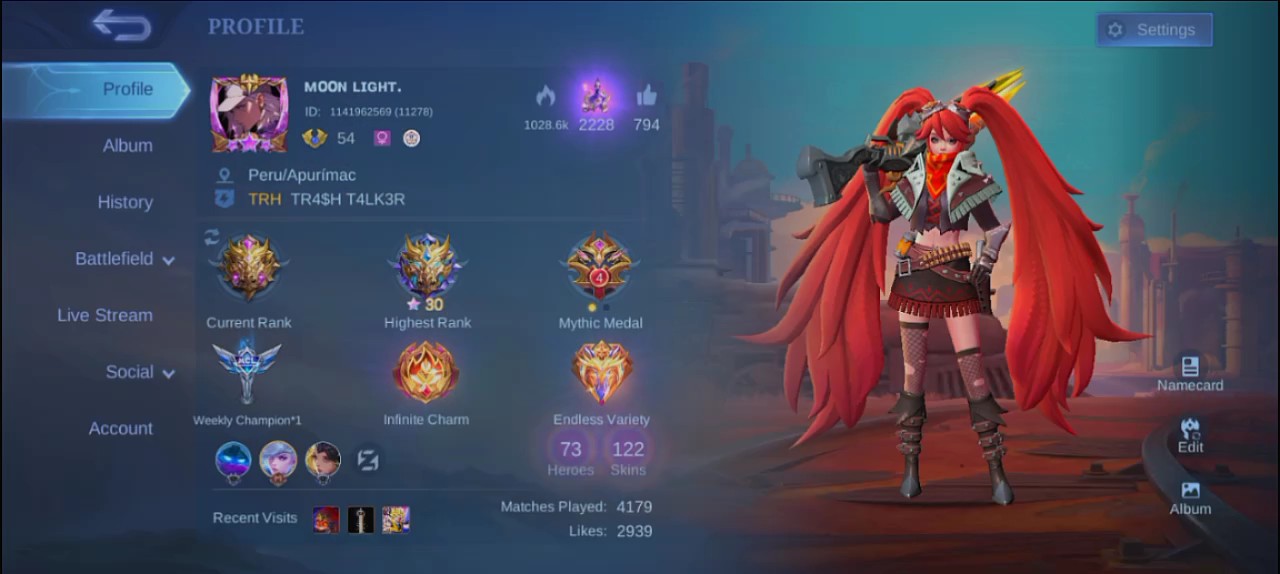Expand the Social section
The image size is (1280, 574).
click(139, 372)
